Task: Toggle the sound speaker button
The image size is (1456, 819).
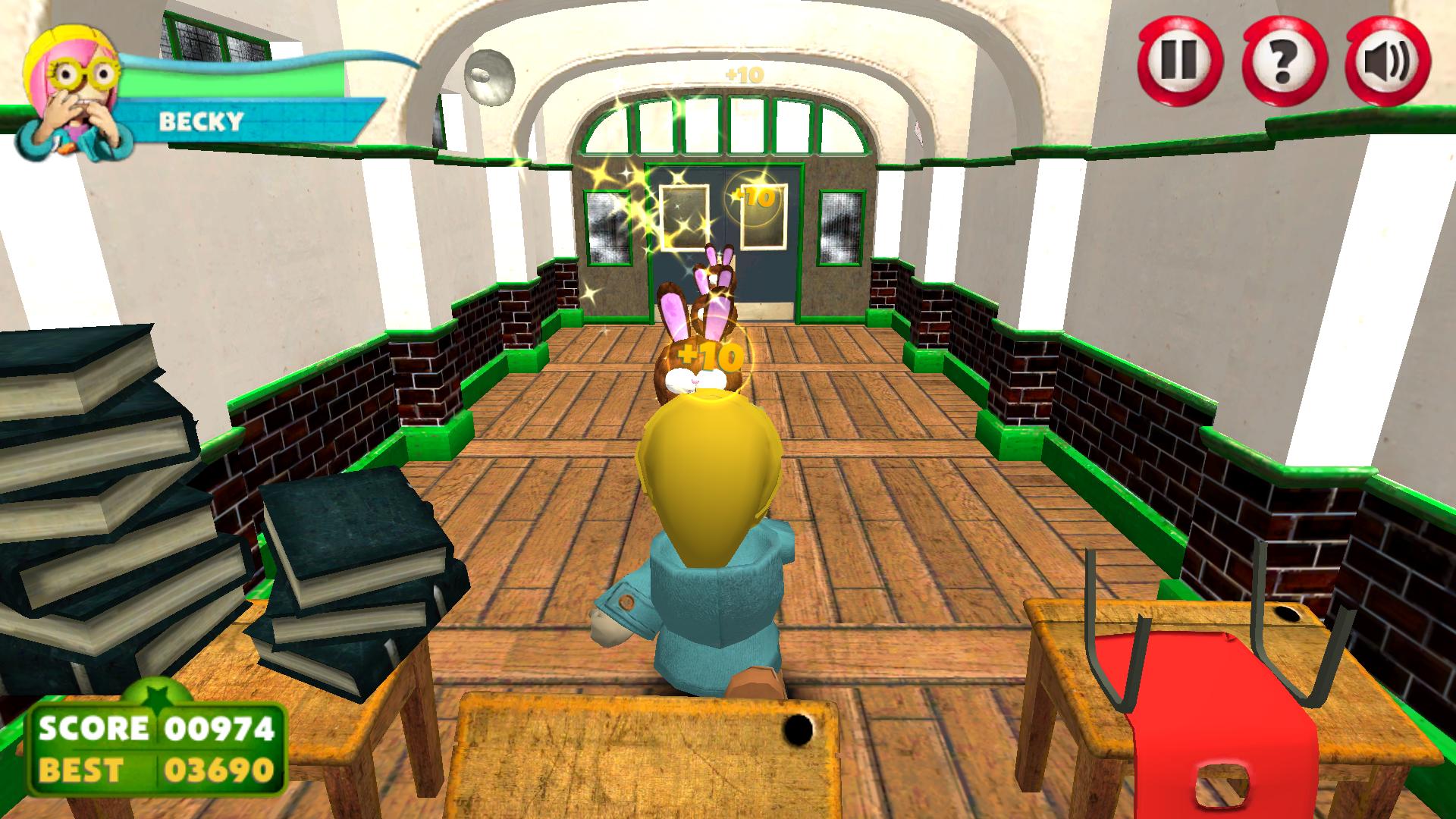Action: pyautogui.click(x=1388, y=60)
